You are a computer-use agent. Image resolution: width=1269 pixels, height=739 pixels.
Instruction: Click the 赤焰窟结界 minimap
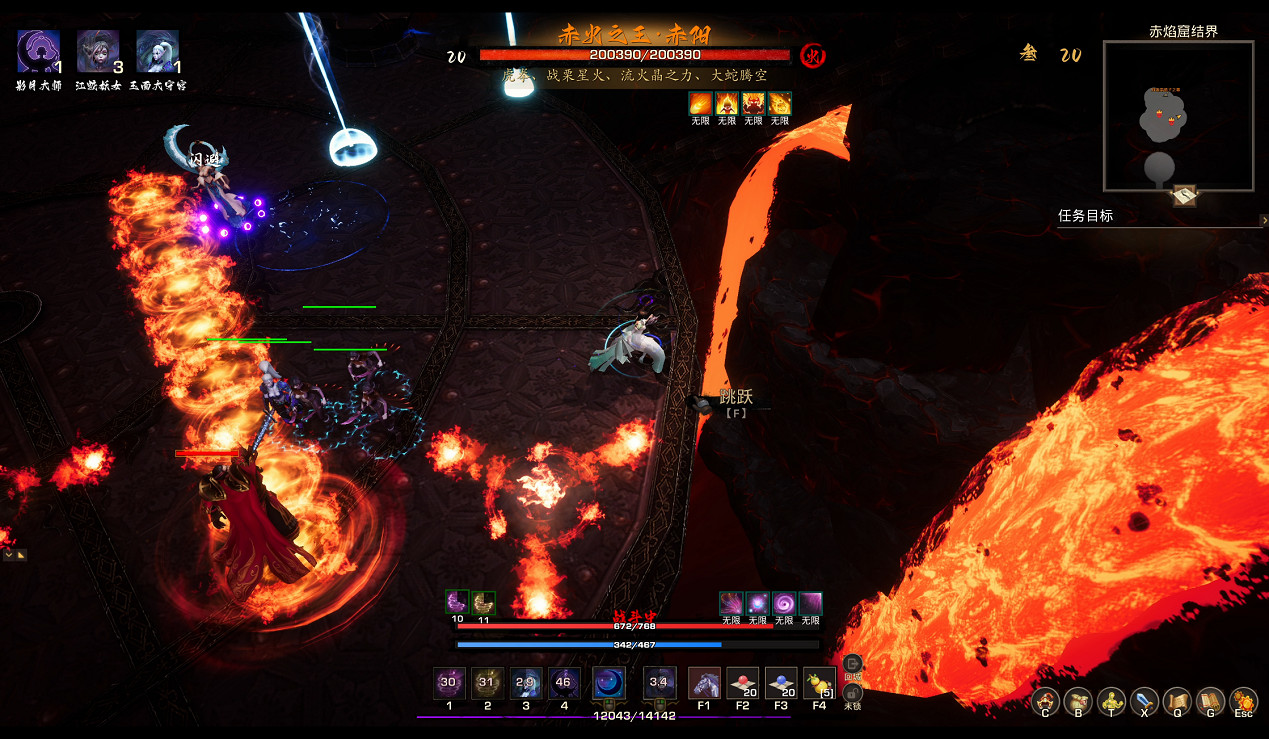(1178, 116)
